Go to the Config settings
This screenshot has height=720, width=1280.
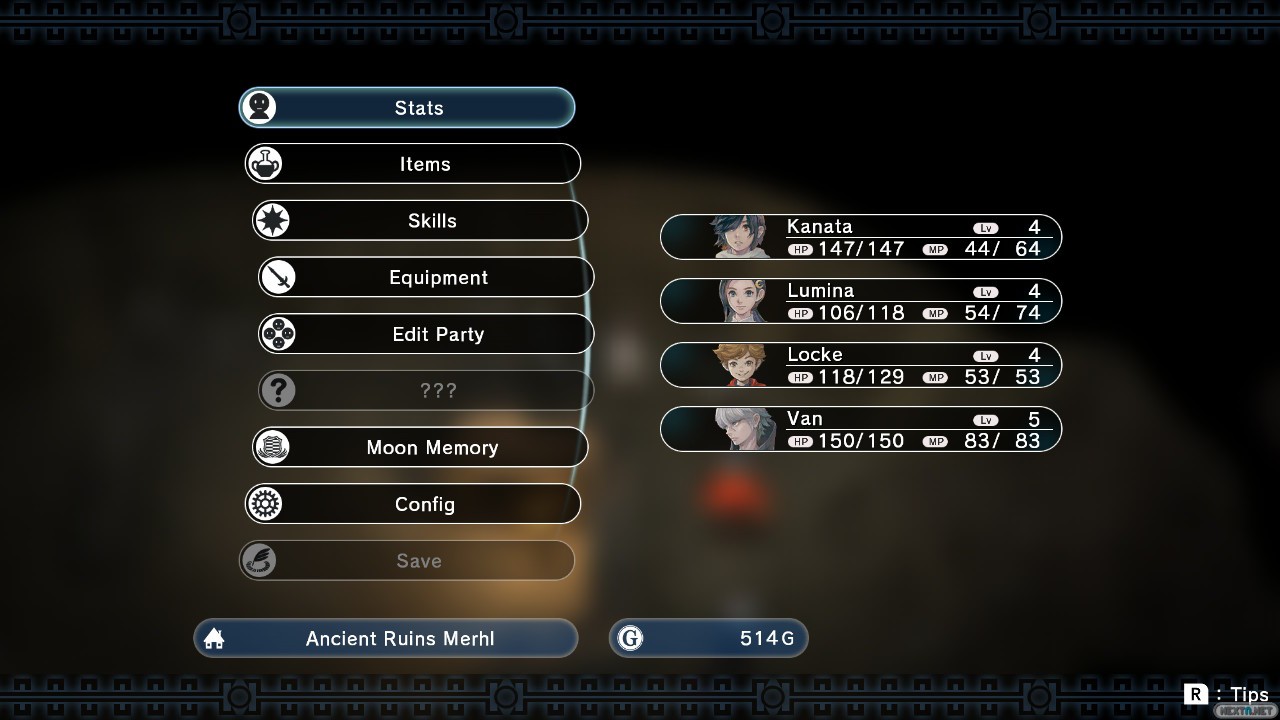click(x=413, y=504)
